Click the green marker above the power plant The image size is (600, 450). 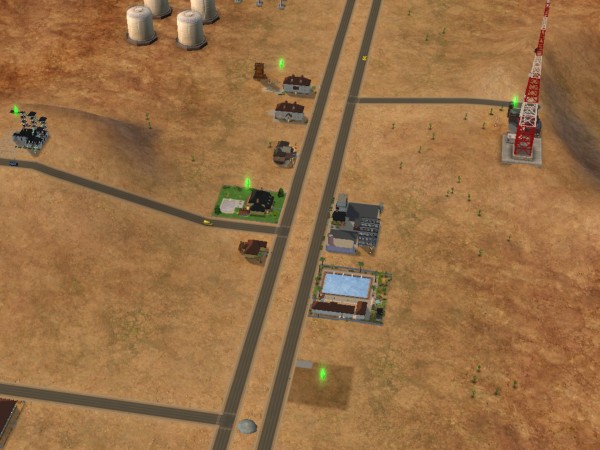[x=16, y=110]
